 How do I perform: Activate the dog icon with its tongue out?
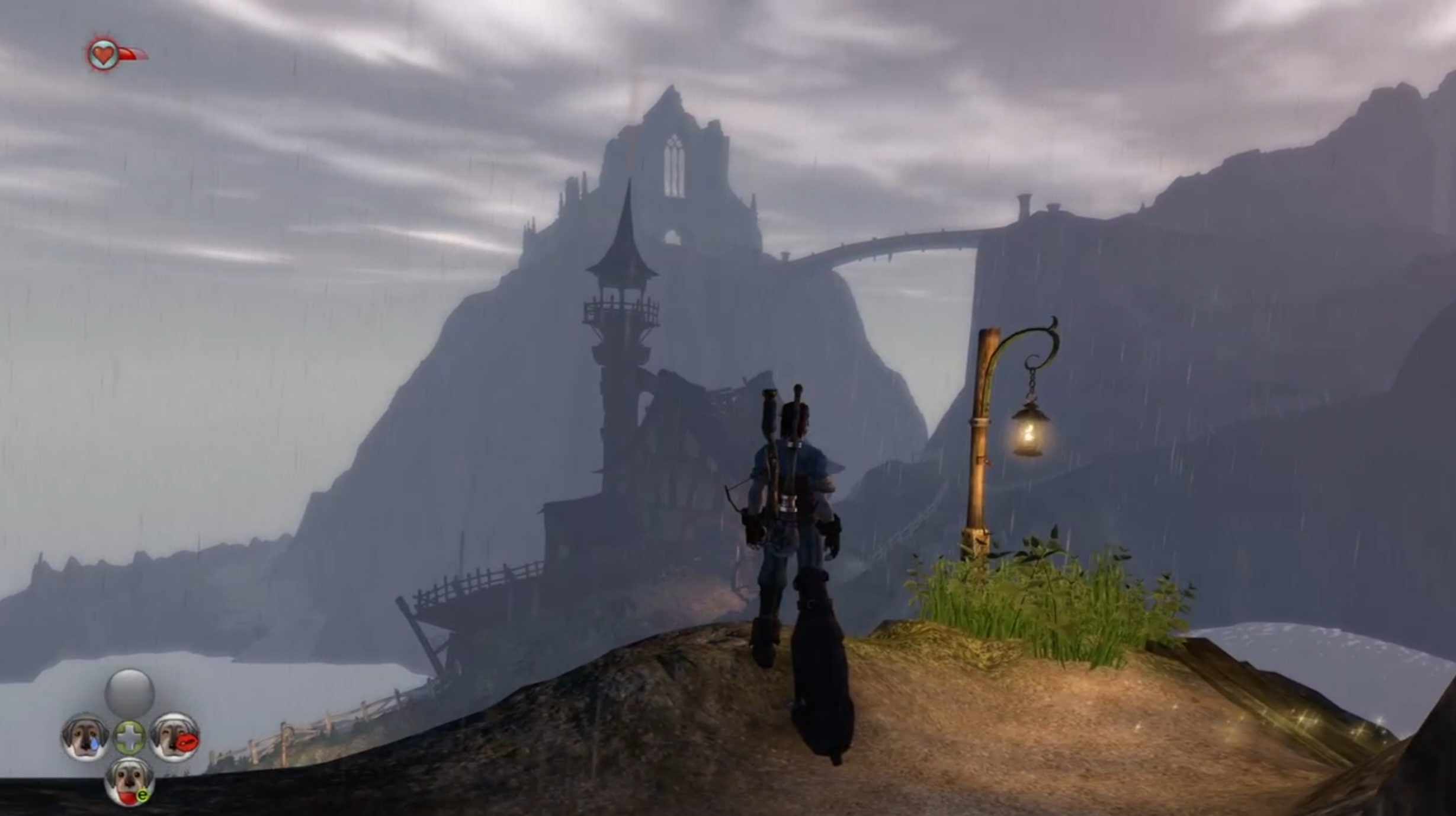[130, 782]
